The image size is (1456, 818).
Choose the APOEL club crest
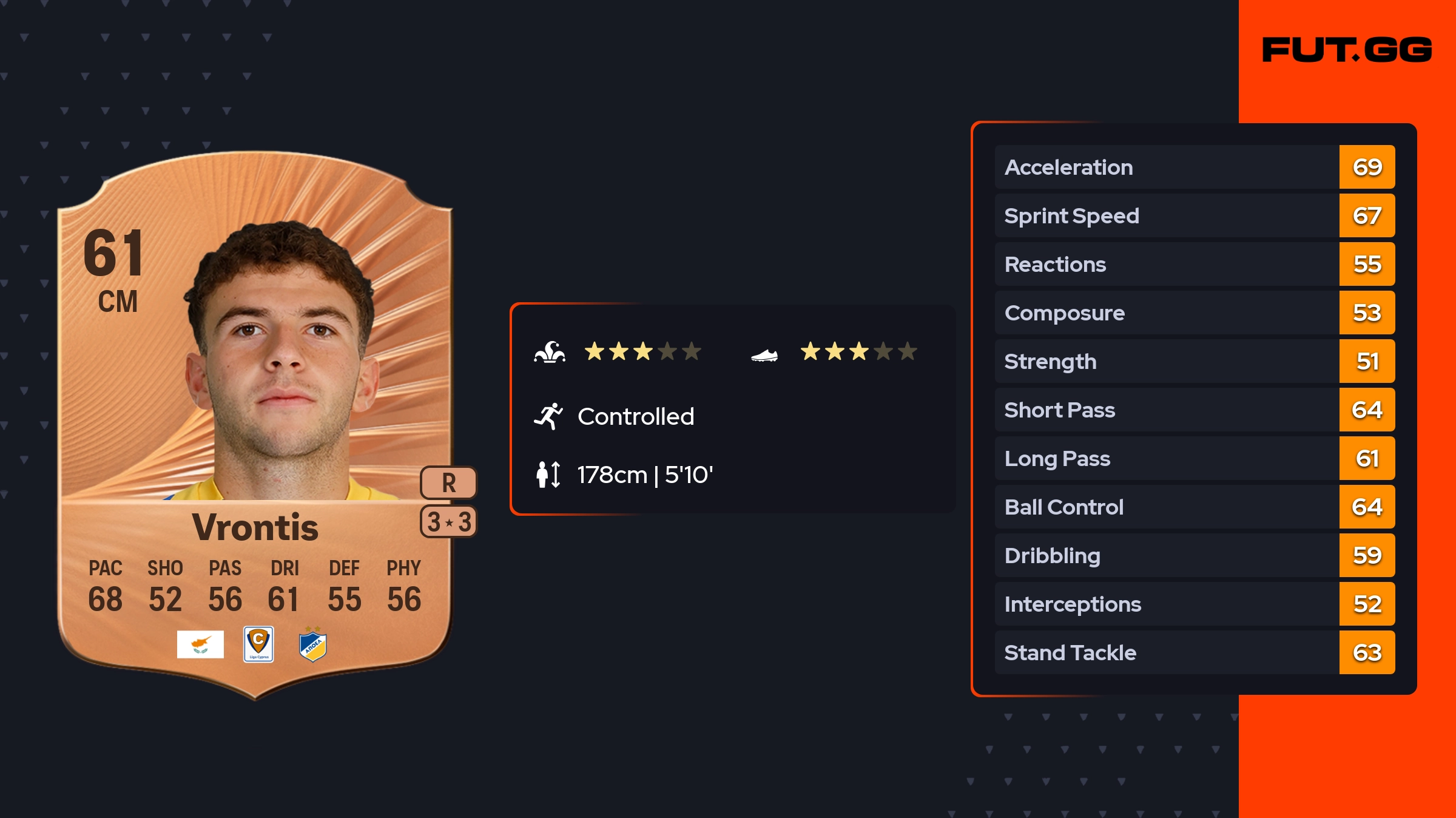click(313, 646)
